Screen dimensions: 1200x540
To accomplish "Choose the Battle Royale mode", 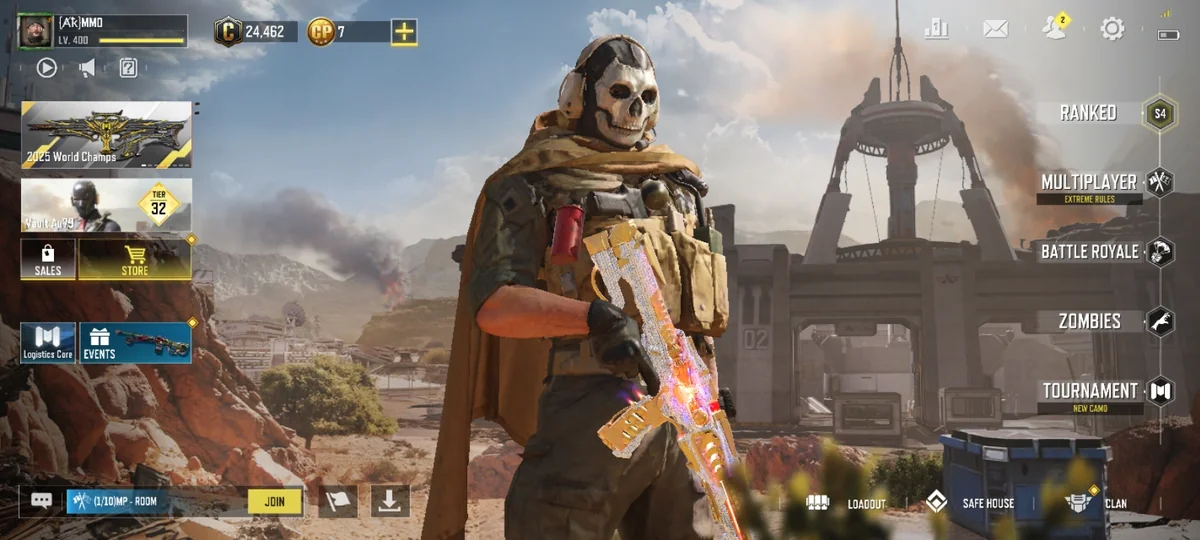I will (x=1090, y=251).
